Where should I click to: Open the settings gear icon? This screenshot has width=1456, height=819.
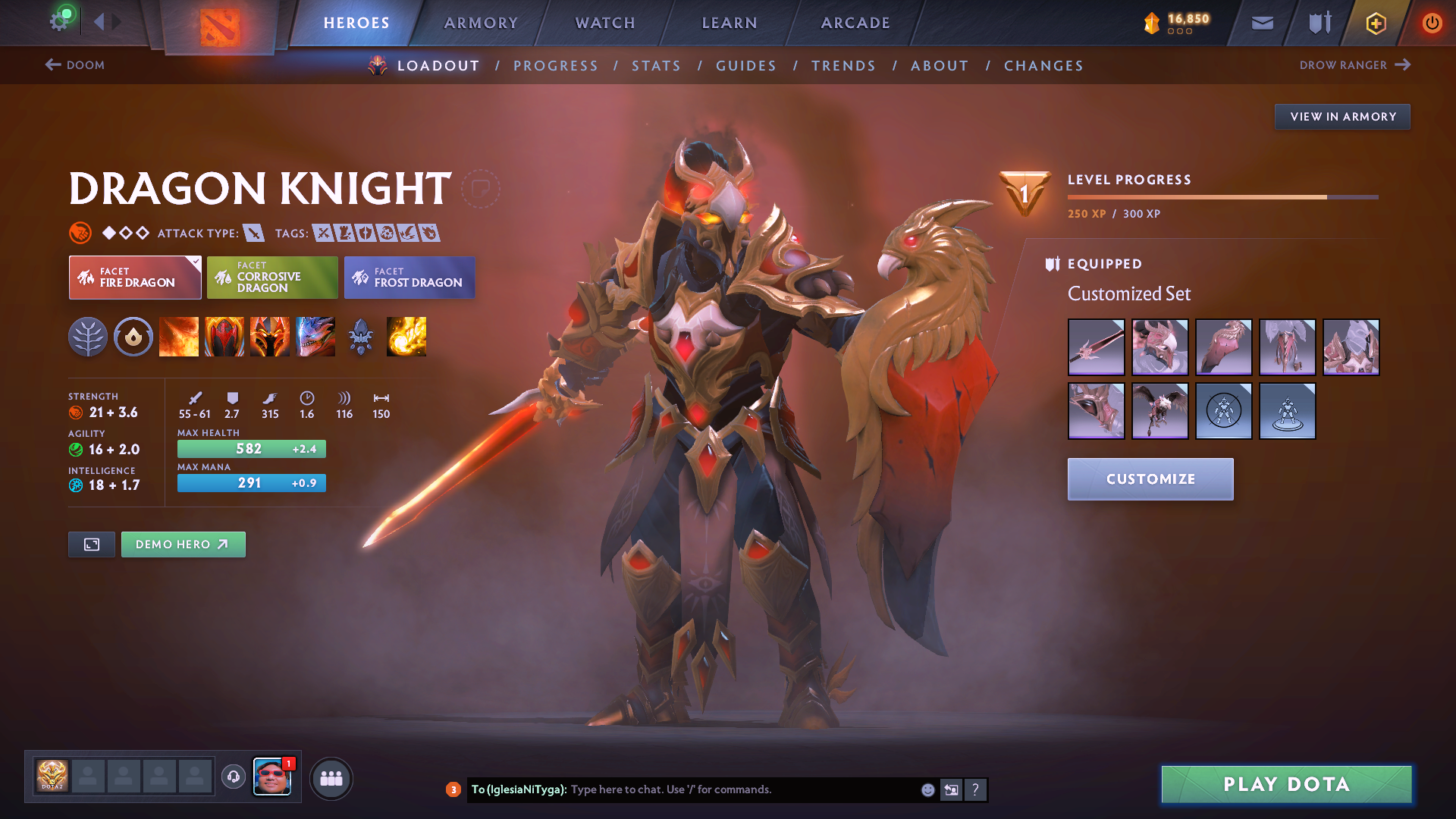59,21
